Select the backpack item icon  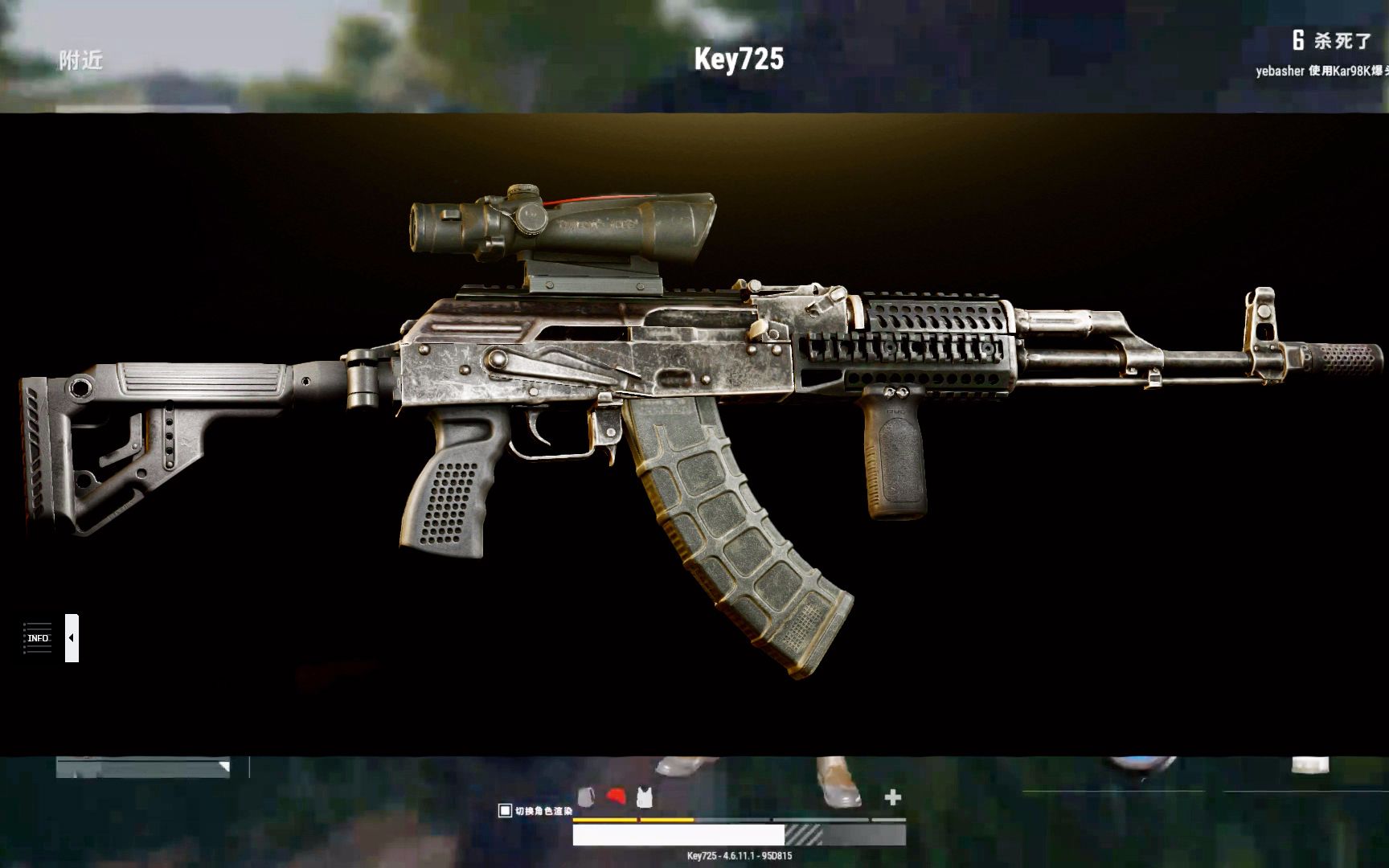[586, 796]
